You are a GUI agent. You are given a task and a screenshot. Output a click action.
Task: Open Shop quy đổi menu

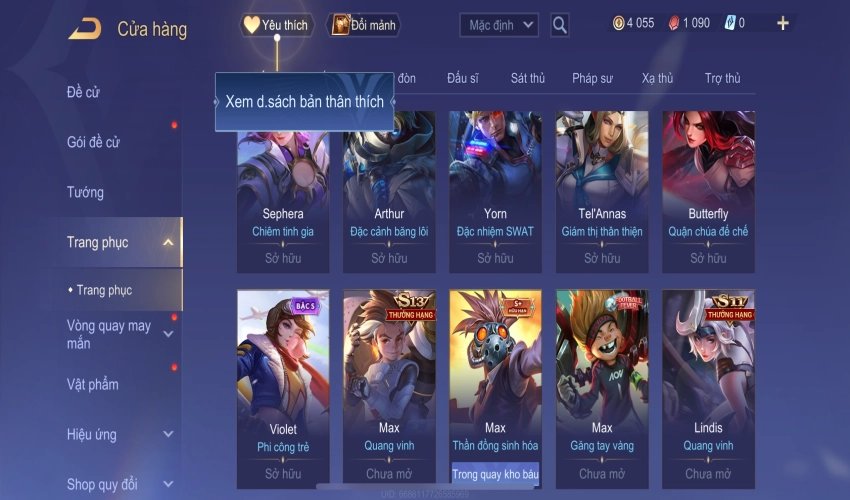(102, 485)
